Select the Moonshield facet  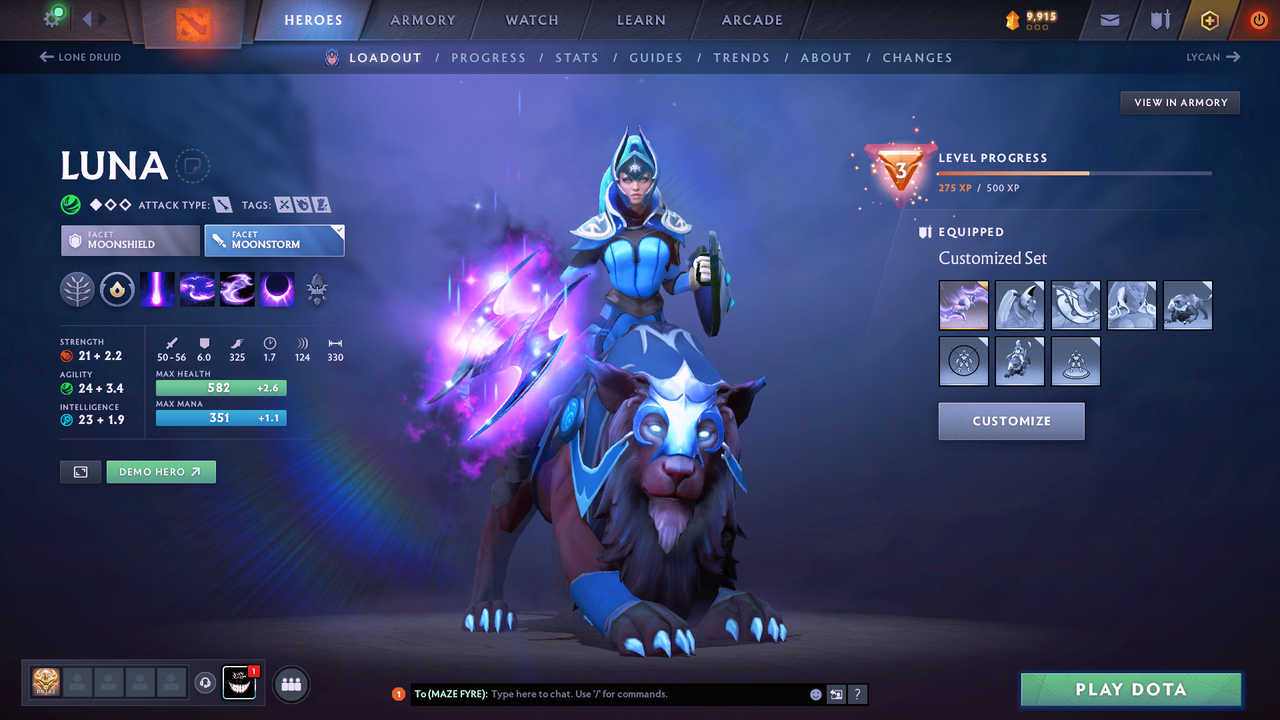[129, 240]
